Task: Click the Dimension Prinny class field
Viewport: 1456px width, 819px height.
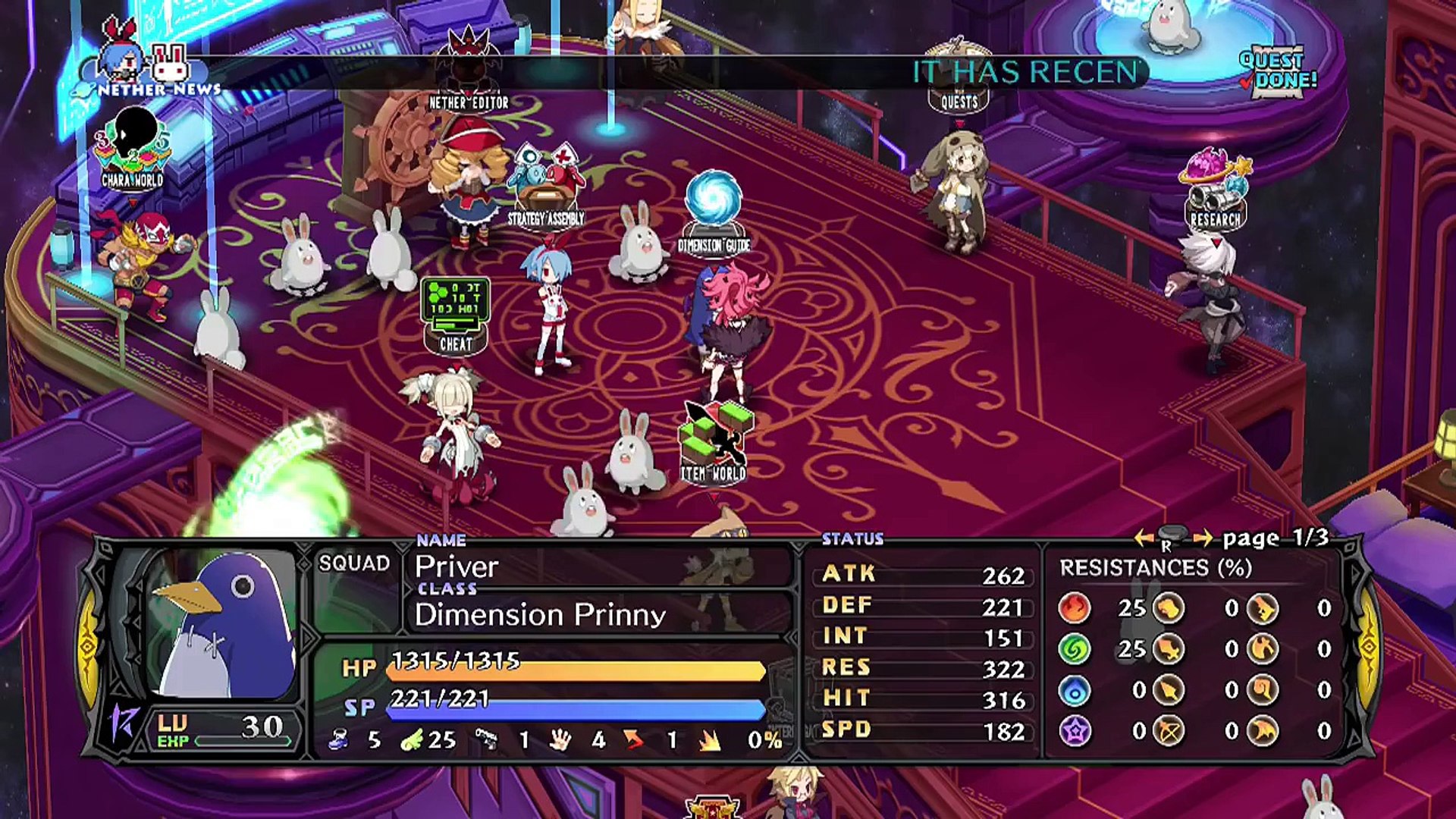Action: point(540,614)
